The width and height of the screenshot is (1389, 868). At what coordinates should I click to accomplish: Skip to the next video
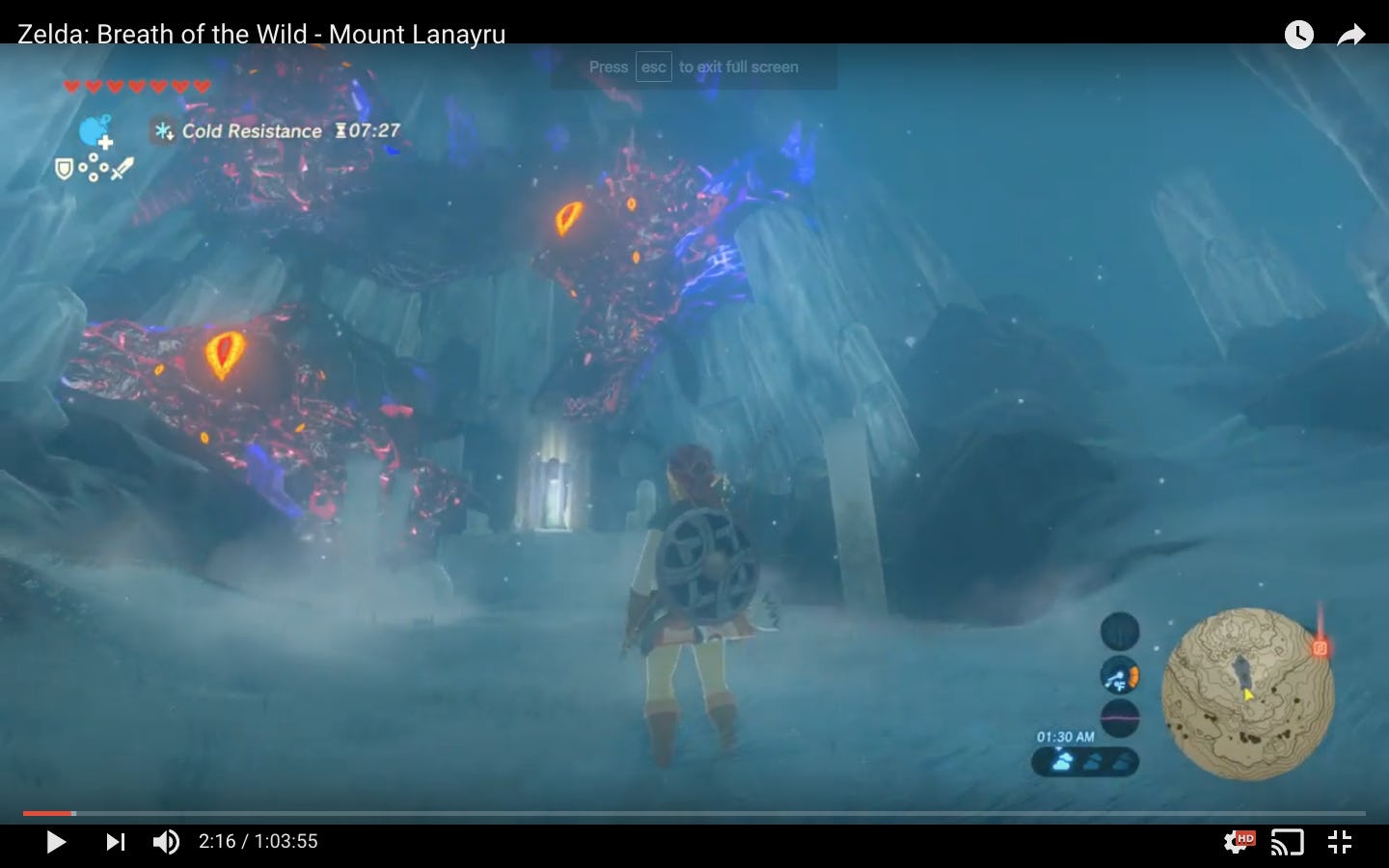click(116, 841)
